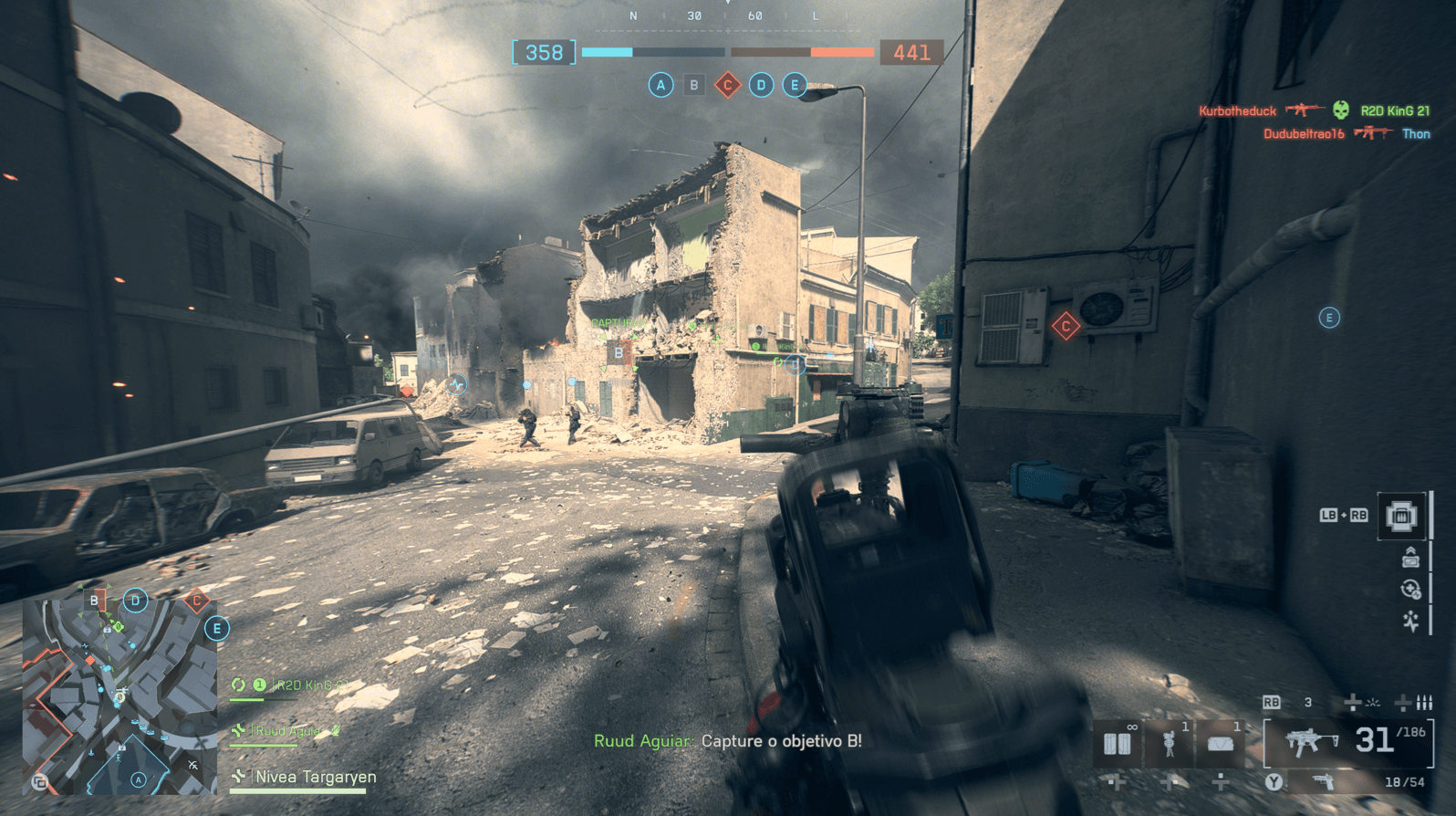Click objective D marker on the minimap
This screenshot has width=1456, height=816.
pyautogui.click(x=135, y=601)
